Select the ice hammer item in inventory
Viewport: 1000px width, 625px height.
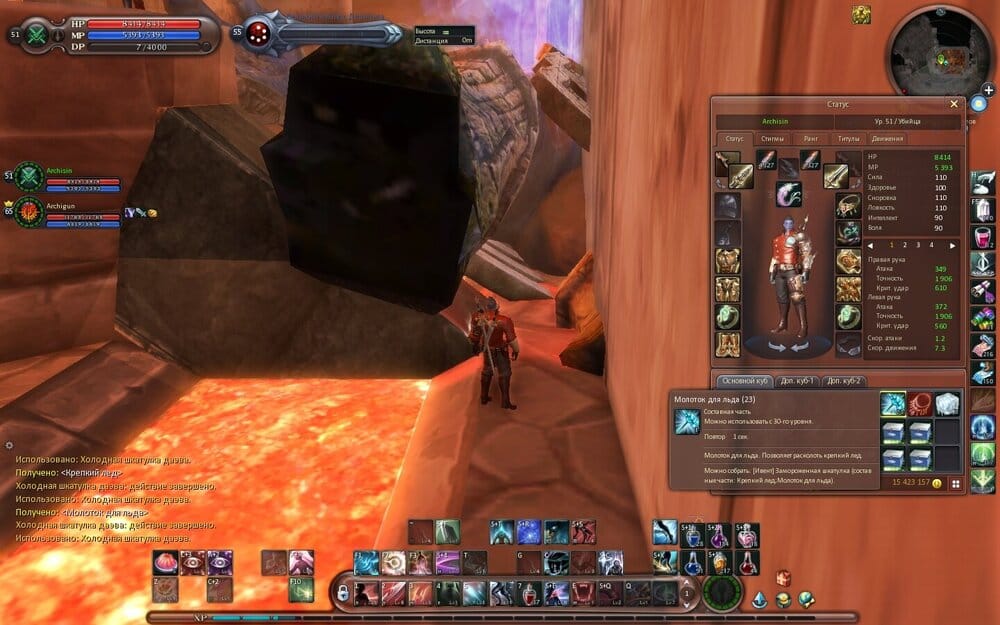[893, 404]
